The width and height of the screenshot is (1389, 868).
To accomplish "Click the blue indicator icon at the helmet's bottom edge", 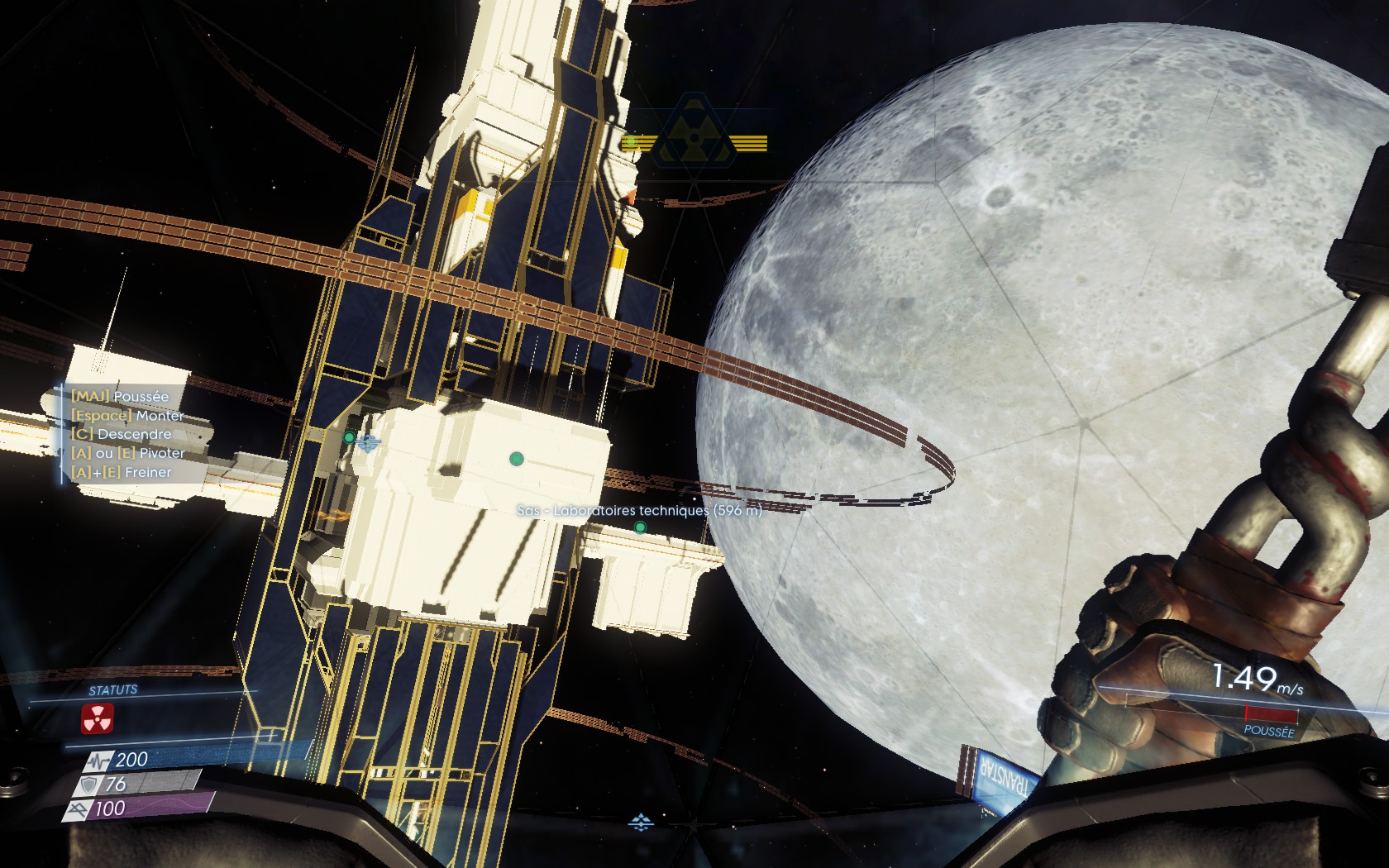I will coord(641,823).
